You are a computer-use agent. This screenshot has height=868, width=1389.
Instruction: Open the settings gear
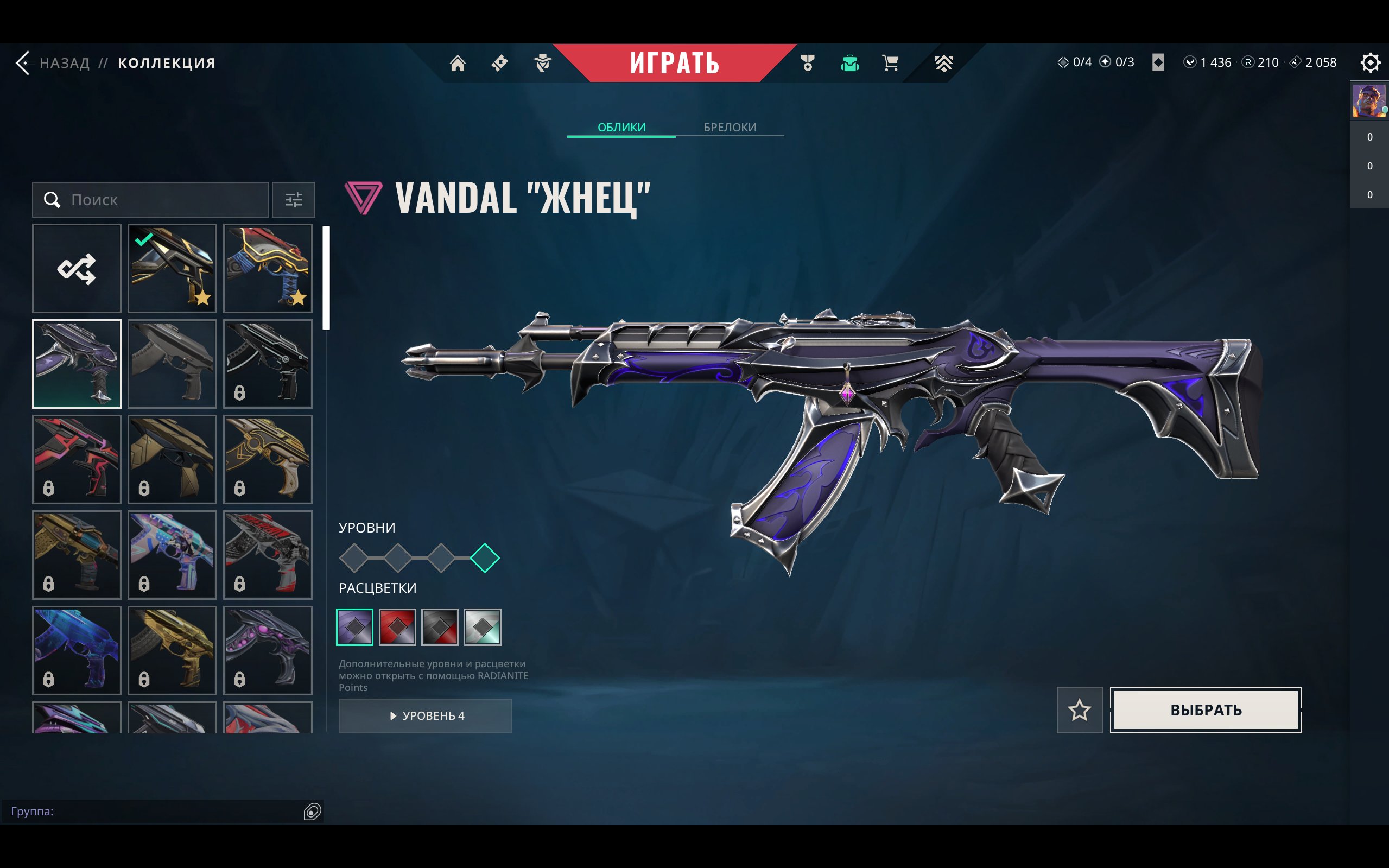(x=1369, y=62)
